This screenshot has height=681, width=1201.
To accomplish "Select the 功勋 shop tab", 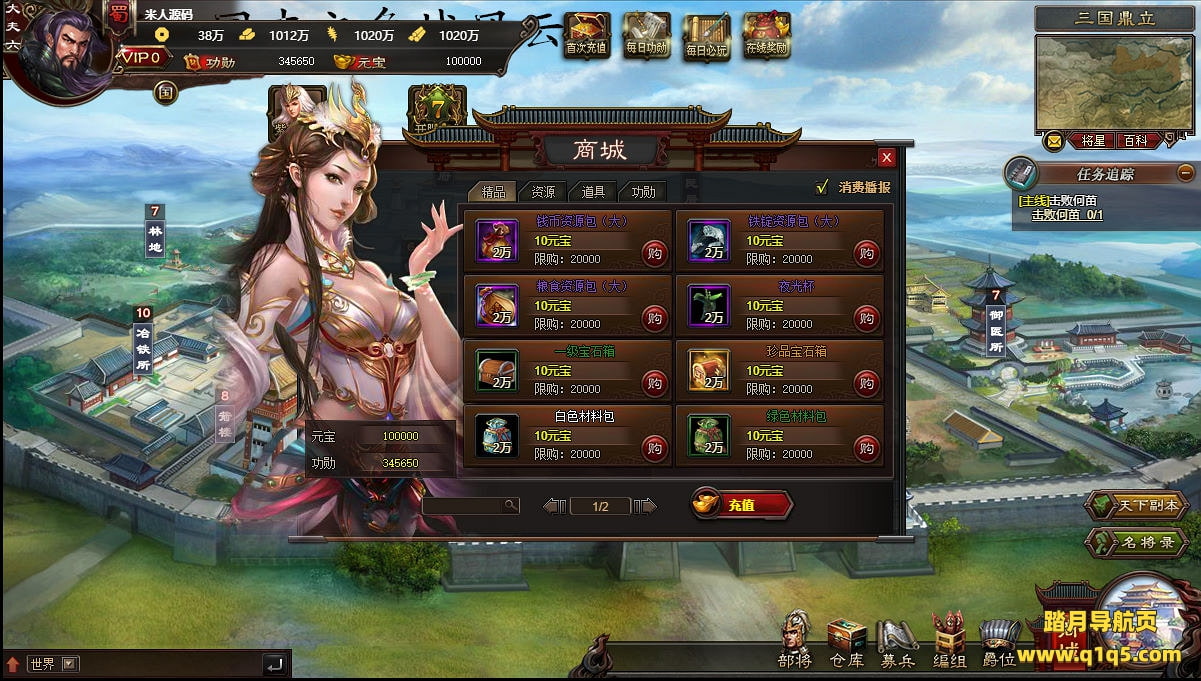I will coord(643,192).
